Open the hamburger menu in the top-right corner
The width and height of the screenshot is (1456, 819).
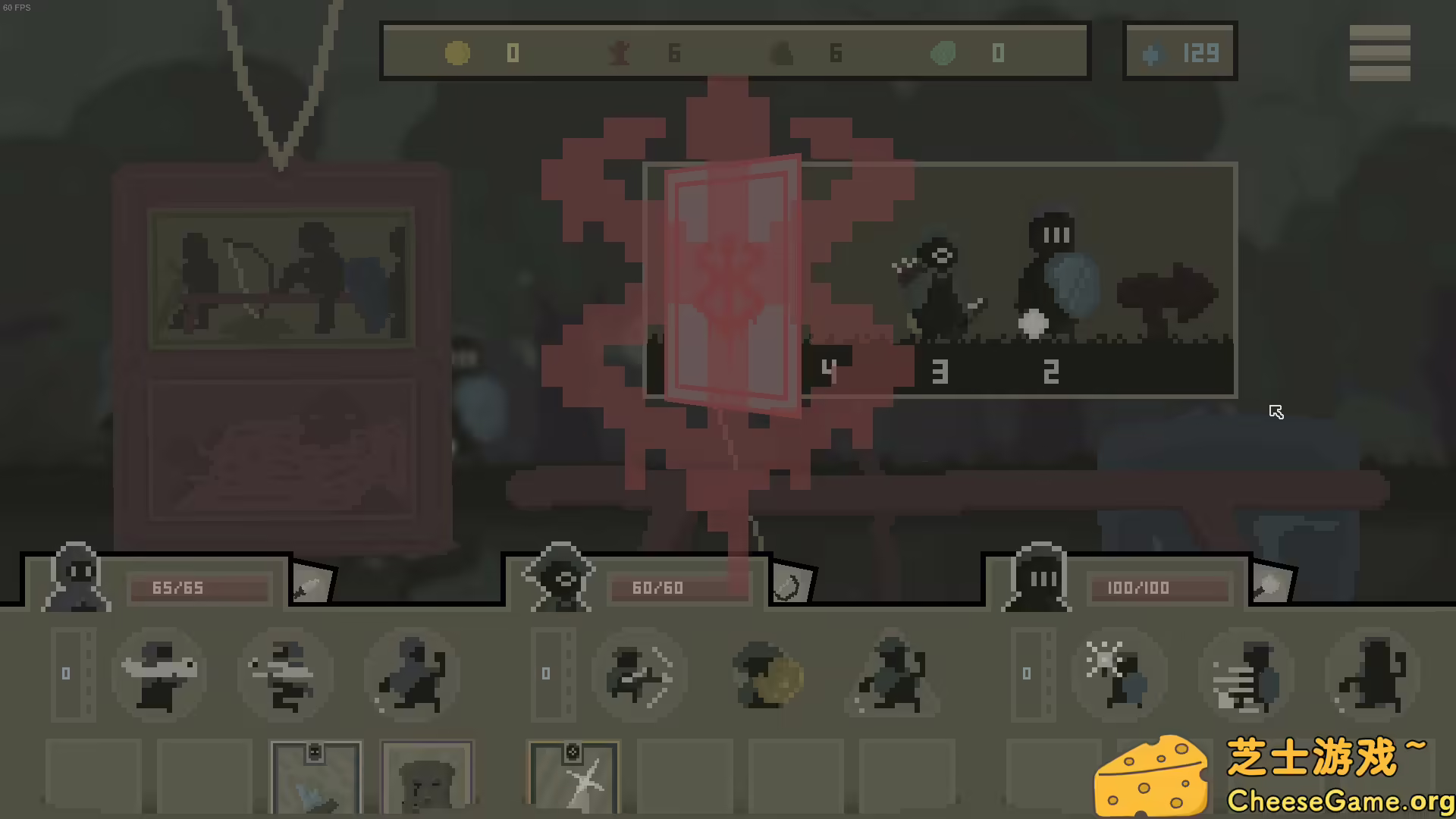point(1379,52)
